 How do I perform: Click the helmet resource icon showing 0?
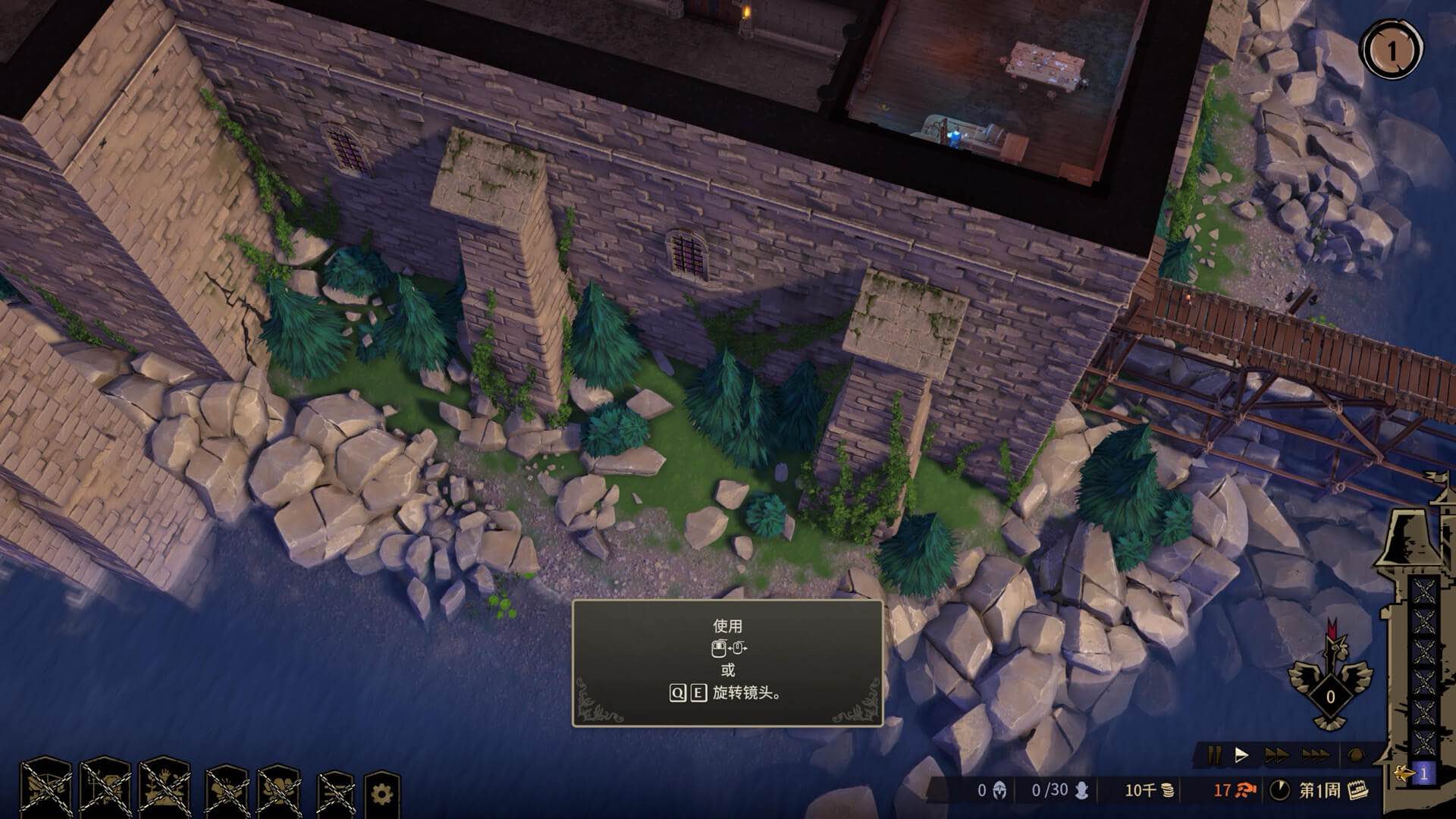(x=1000, y=791)
